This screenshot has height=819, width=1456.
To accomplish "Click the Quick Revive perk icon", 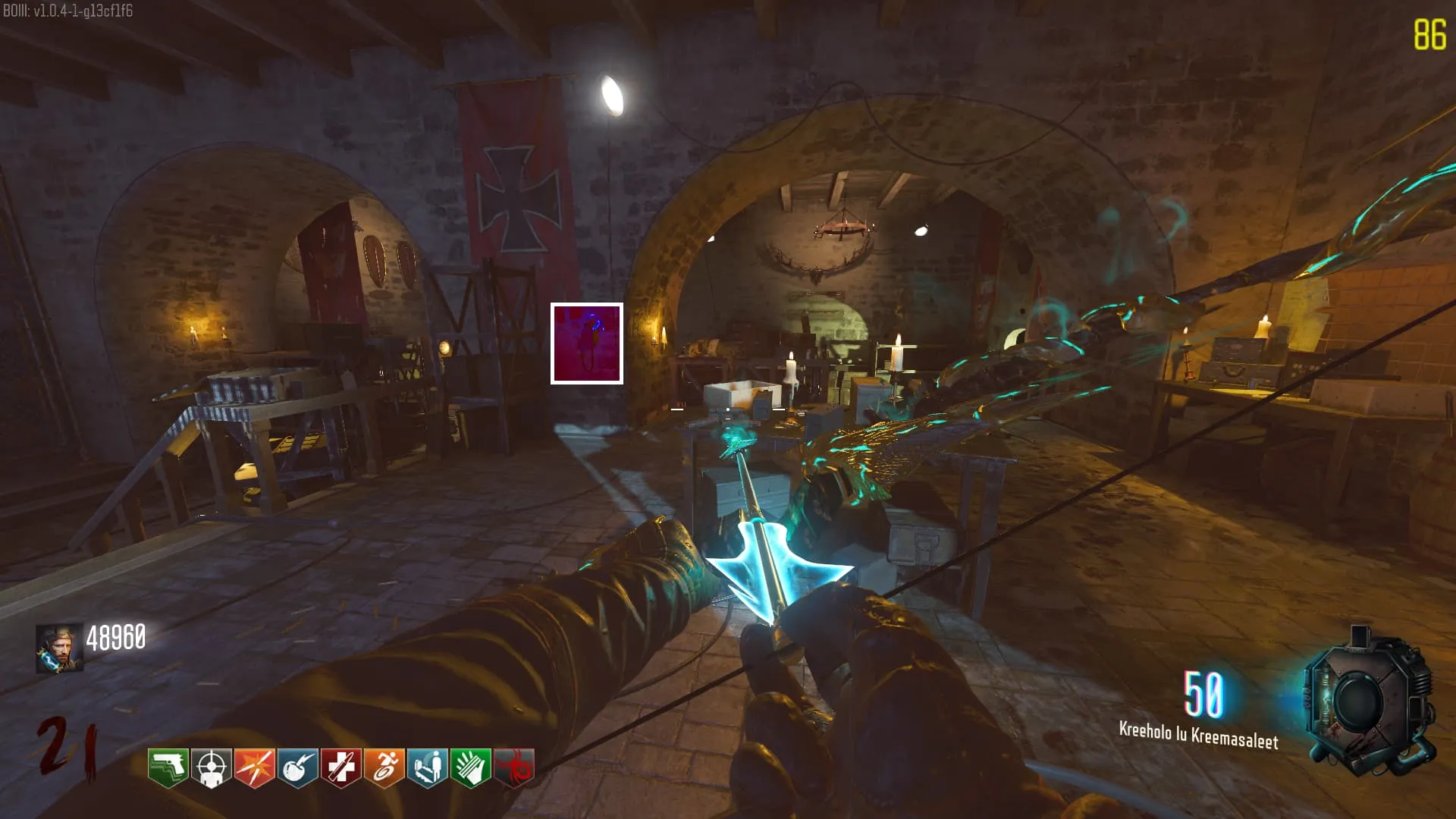I will (x=427, y=767).
